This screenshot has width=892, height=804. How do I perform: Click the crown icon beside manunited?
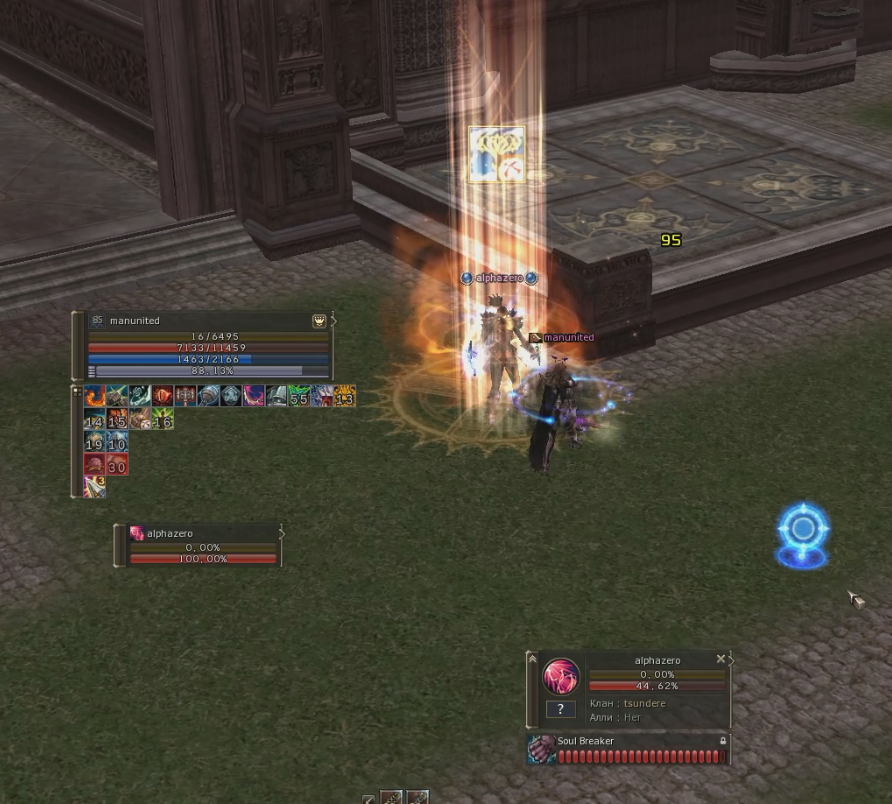click(319, 321)
